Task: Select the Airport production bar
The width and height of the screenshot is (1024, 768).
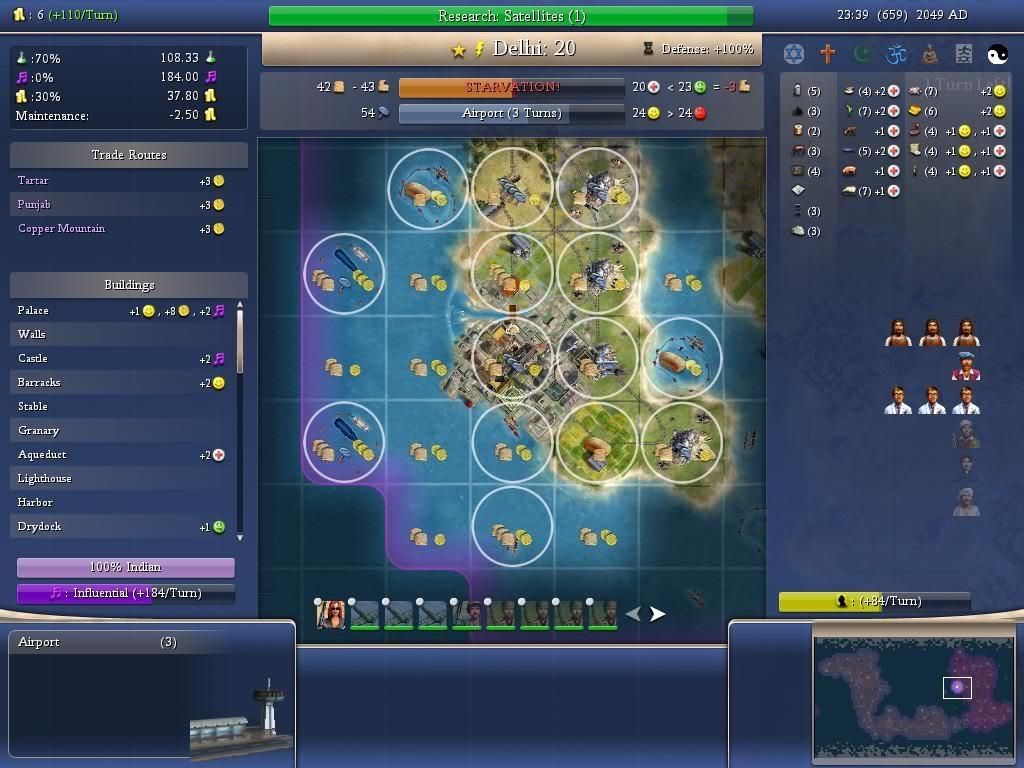Action: 511,113
